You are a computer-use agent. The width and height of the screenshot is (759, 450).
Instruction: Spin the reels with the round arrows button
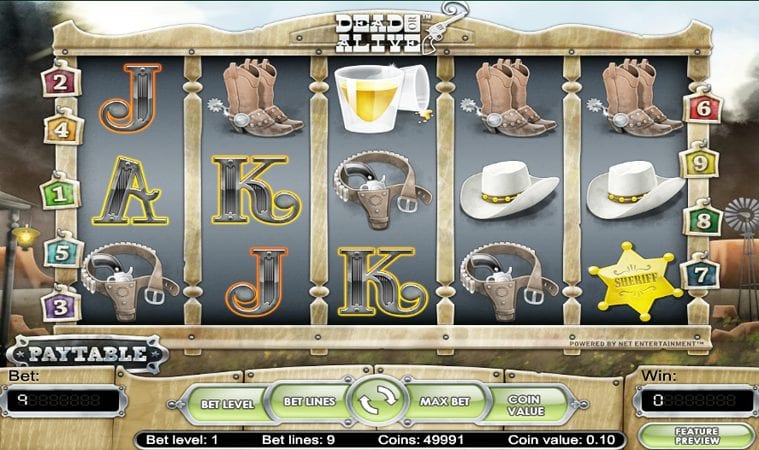379,402
